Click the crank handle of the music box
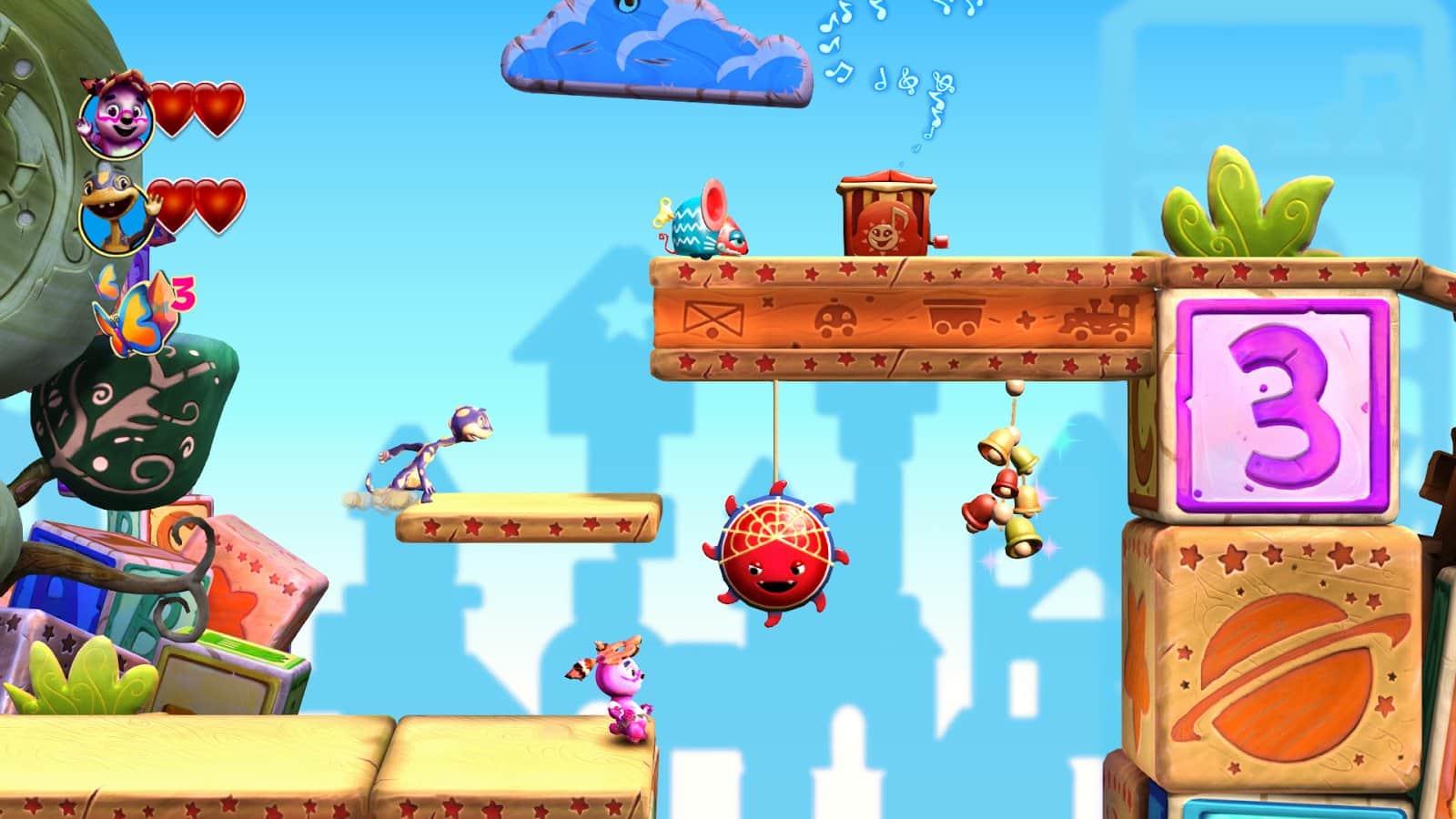This screenshot has width=1456, height=819. pos(940,240)
